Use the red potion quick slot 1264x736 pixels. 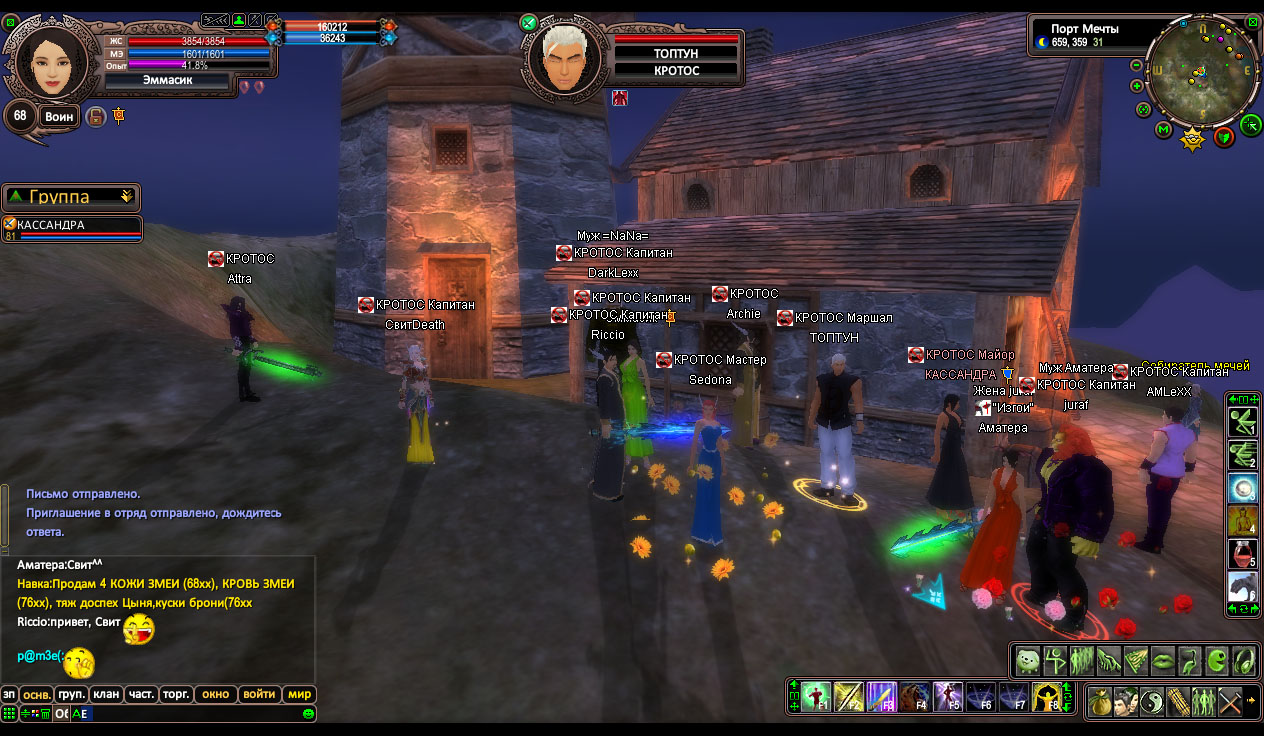click(1242, 553)
